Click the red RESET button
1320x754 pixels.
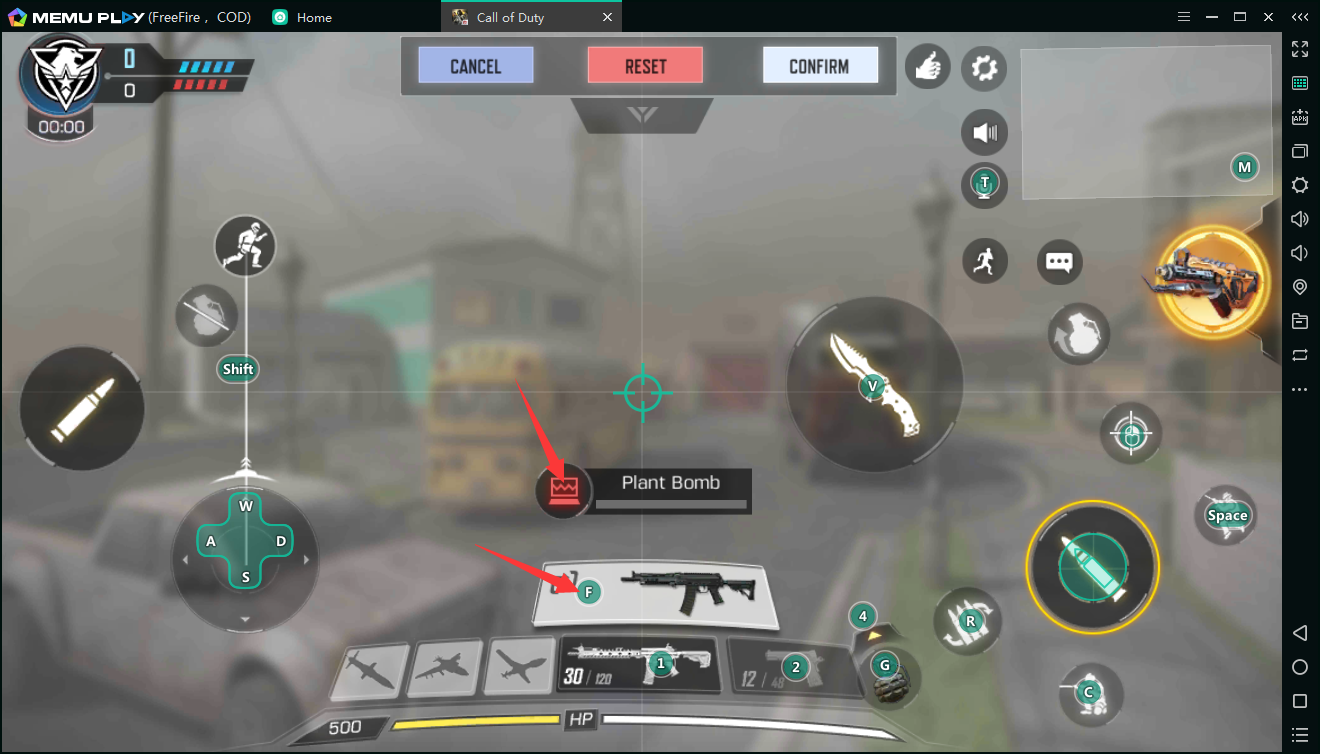645,66
